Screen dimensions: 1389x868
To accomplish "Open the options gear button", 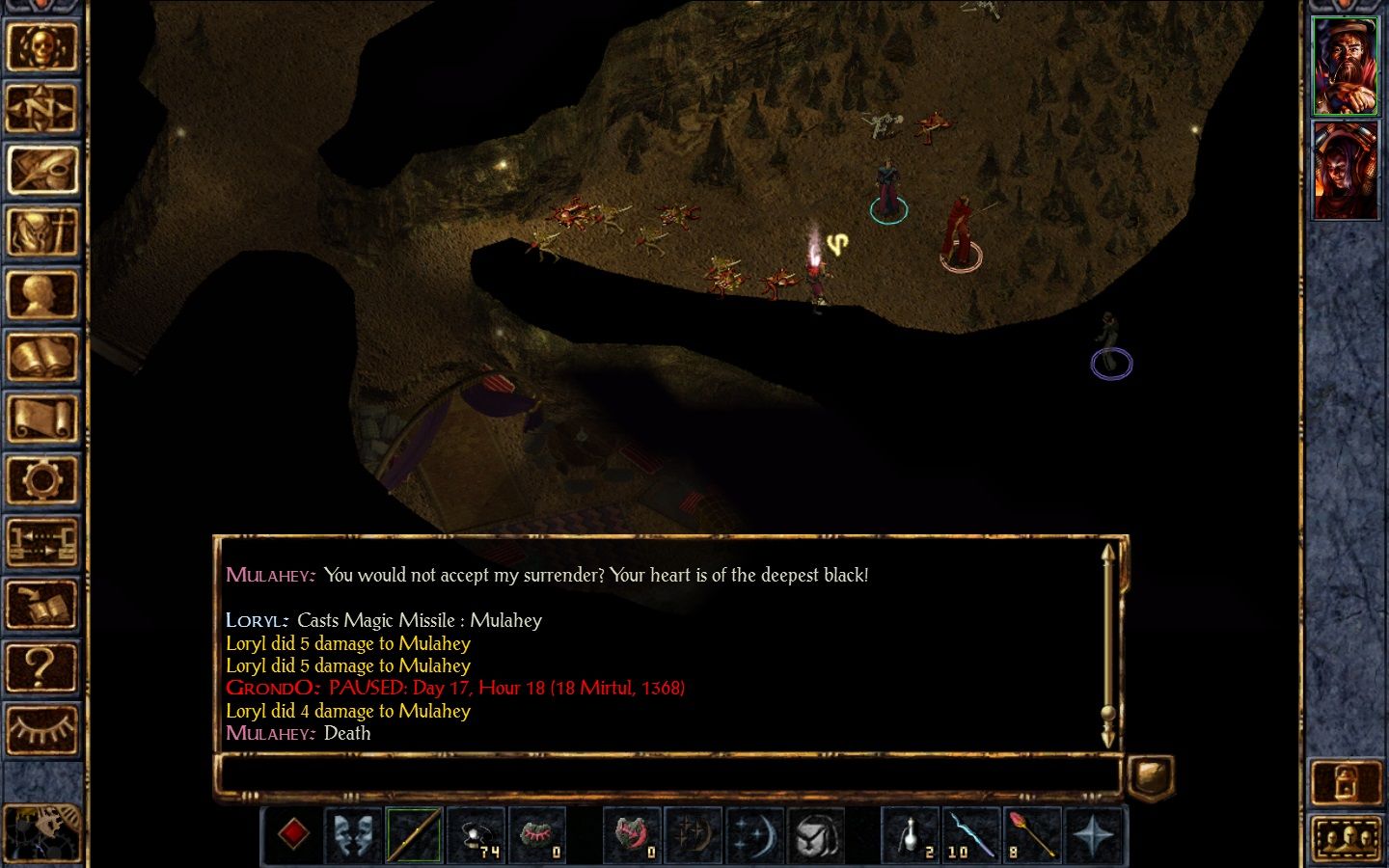I will (41, 480).
